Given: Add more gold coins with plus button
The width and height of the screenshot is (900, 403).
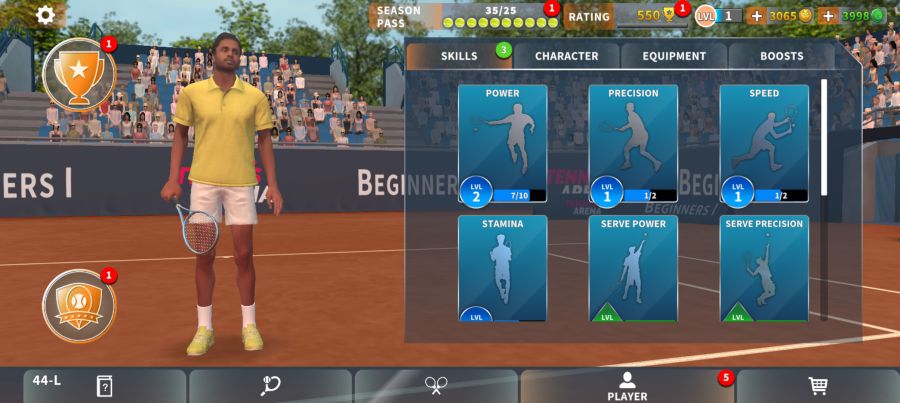Looking at the screenshot, I should (756, 15).
